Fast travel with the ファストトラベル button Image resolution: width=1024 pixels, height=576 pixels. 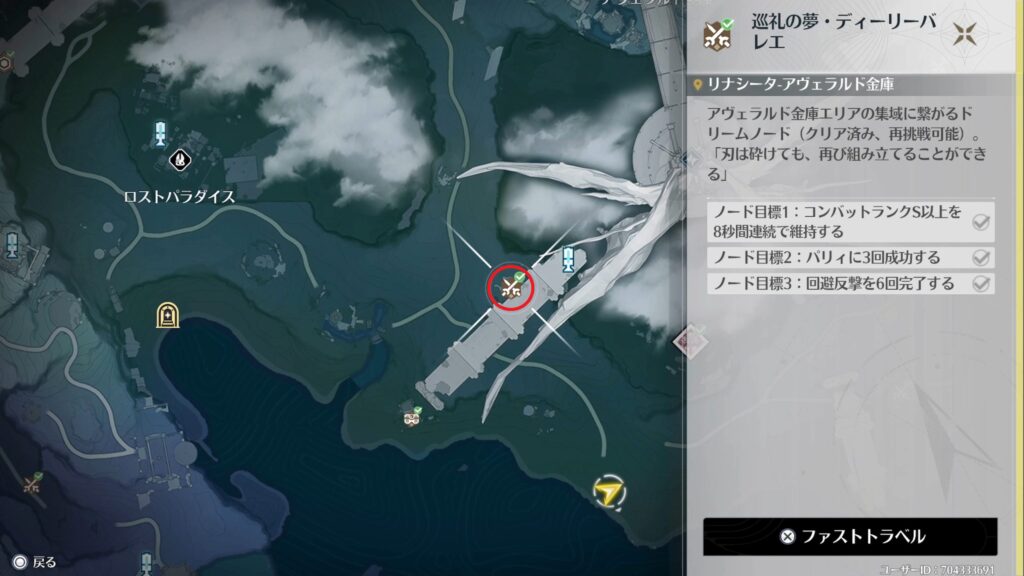coord(850,536)
